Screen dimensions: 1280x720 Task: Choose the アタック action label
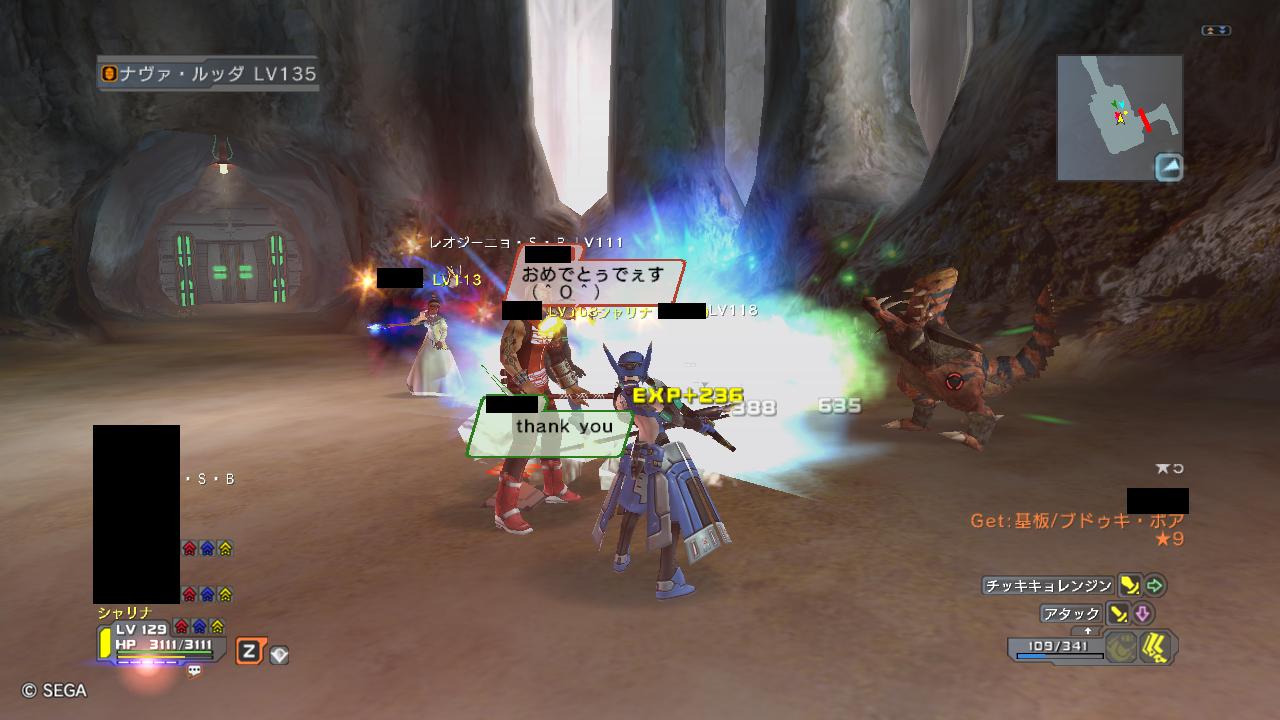1072,614
